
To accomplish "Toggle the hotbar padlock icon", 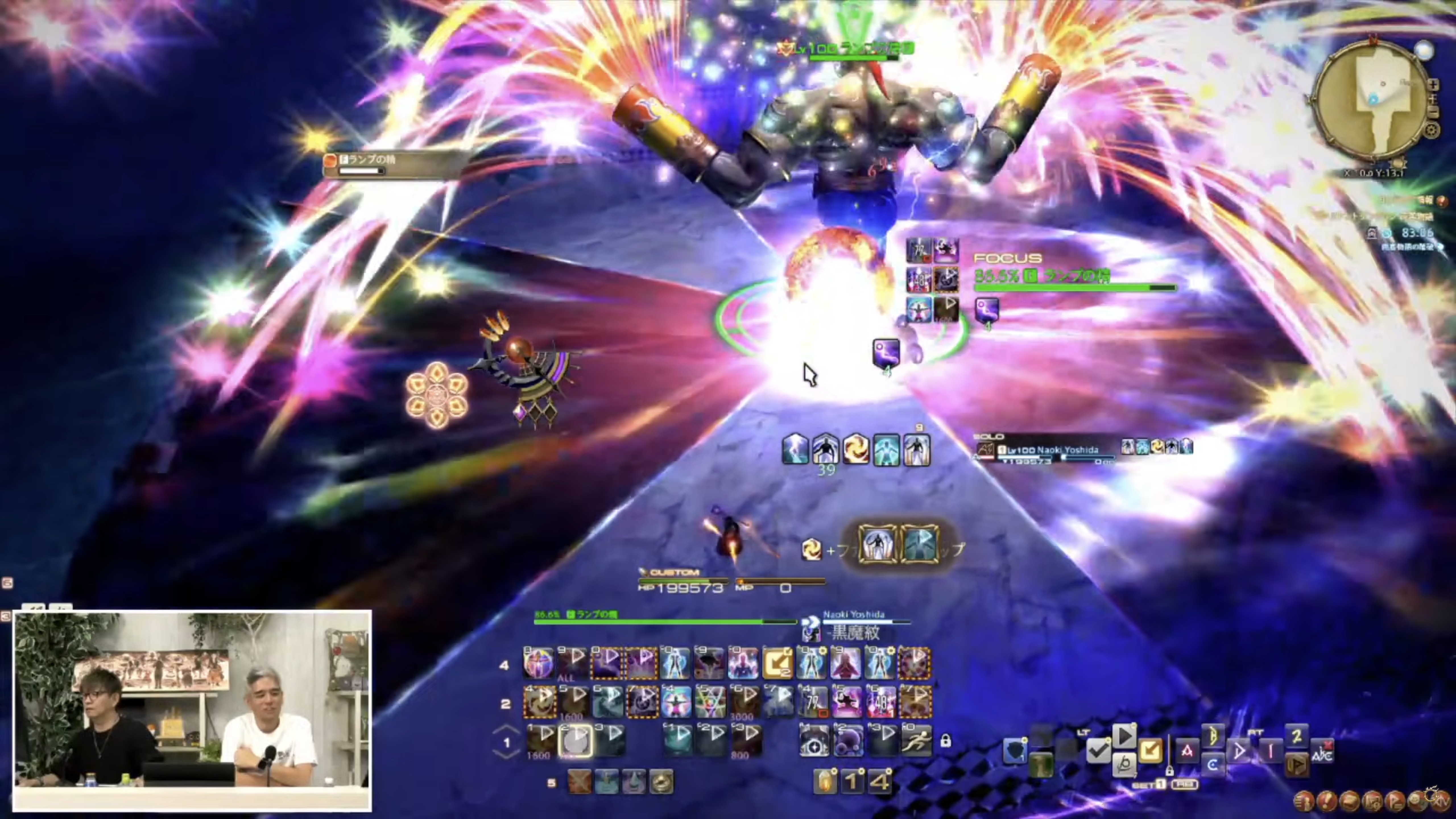I will 945,741.
